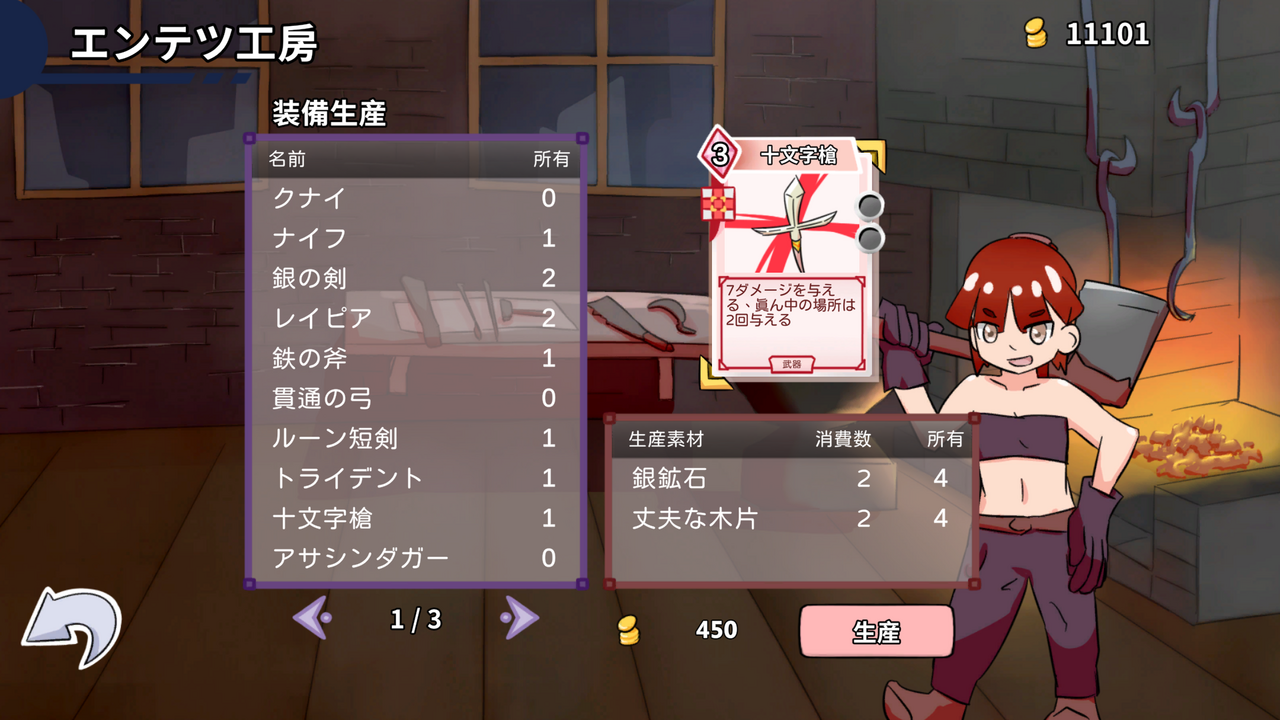
Task: Go to the previous equipment page
Action: pos(312,619)
